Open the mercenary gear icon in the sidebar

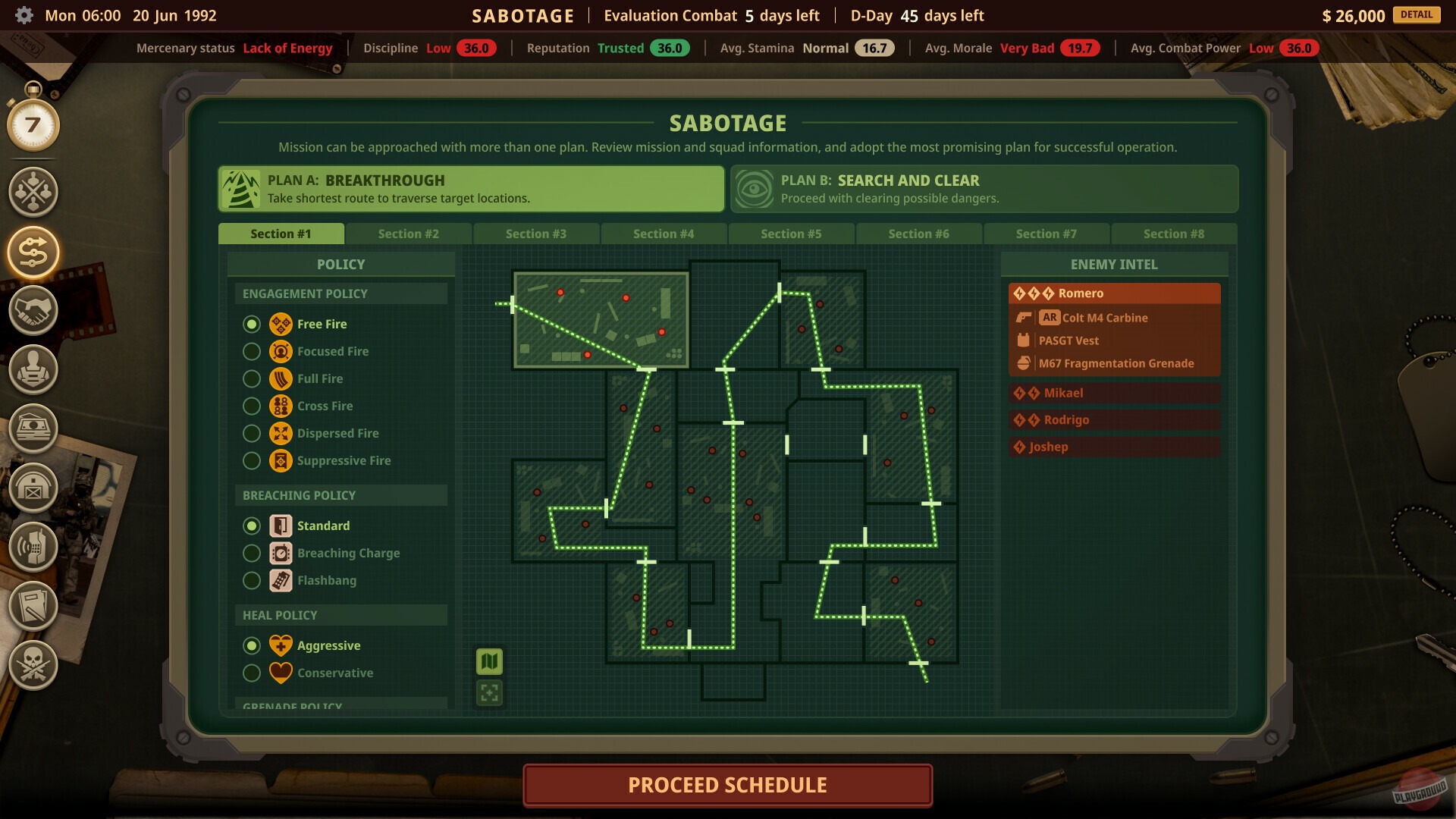(x=33, y=370)
